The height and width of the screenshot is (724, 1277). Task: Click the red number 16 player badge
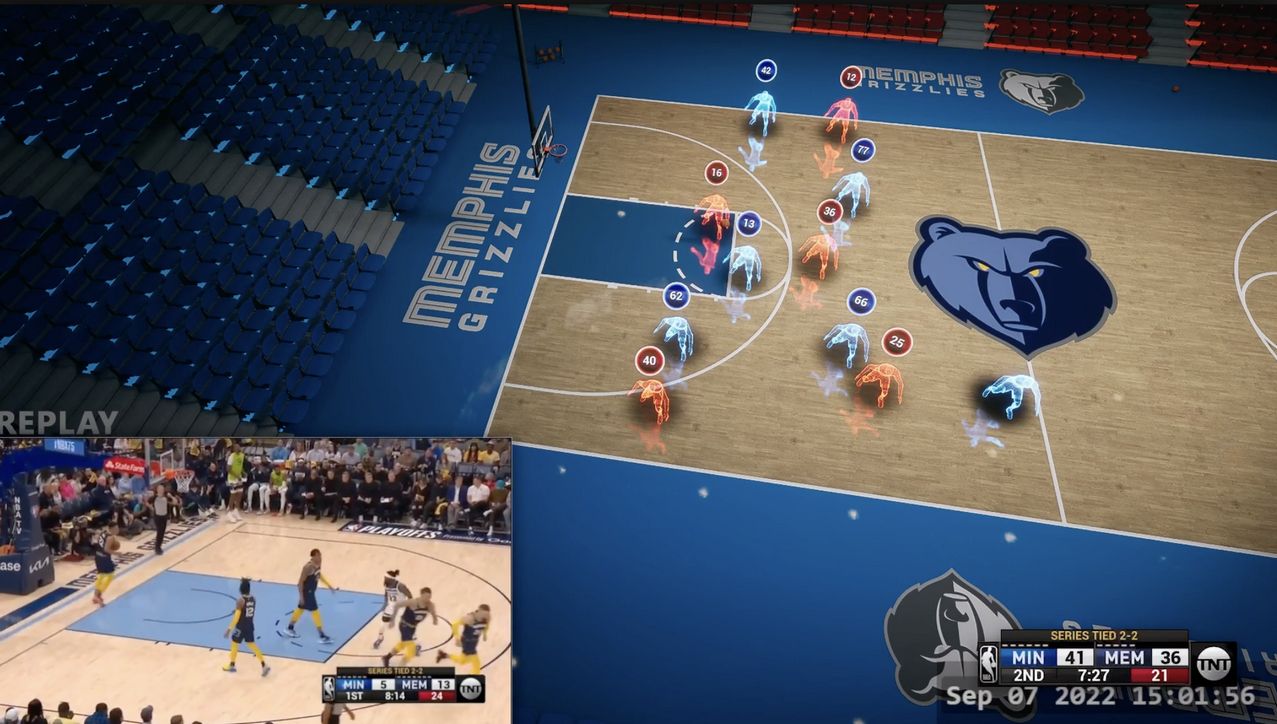[x=716, y=173]
